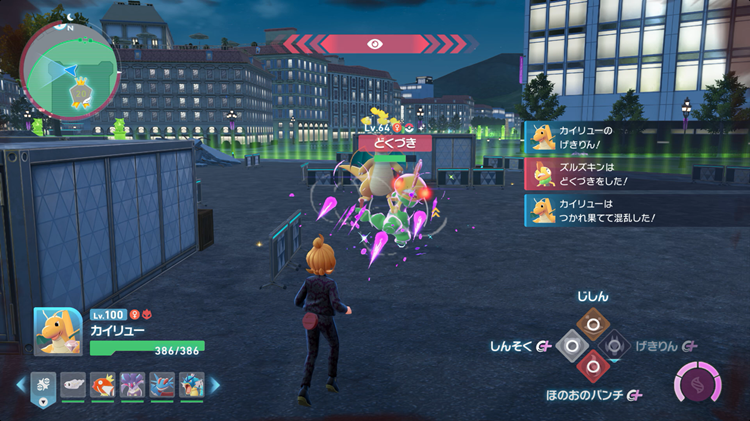750x421 pixels.
Task: Open the circular minimap
Action: click(69, 68)
